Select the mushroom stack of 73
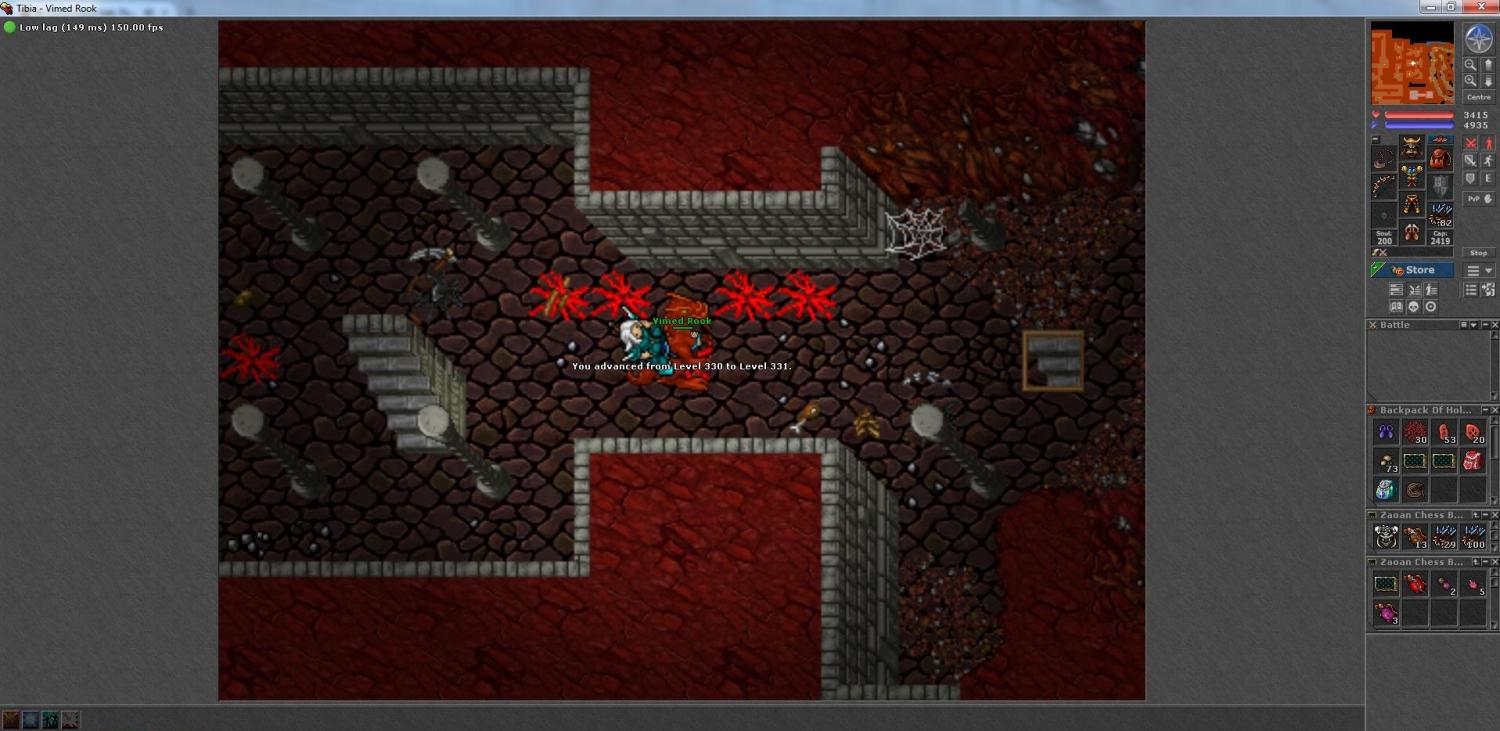Viewport: 1500px width, 731px height. (x=1386, y=461)
